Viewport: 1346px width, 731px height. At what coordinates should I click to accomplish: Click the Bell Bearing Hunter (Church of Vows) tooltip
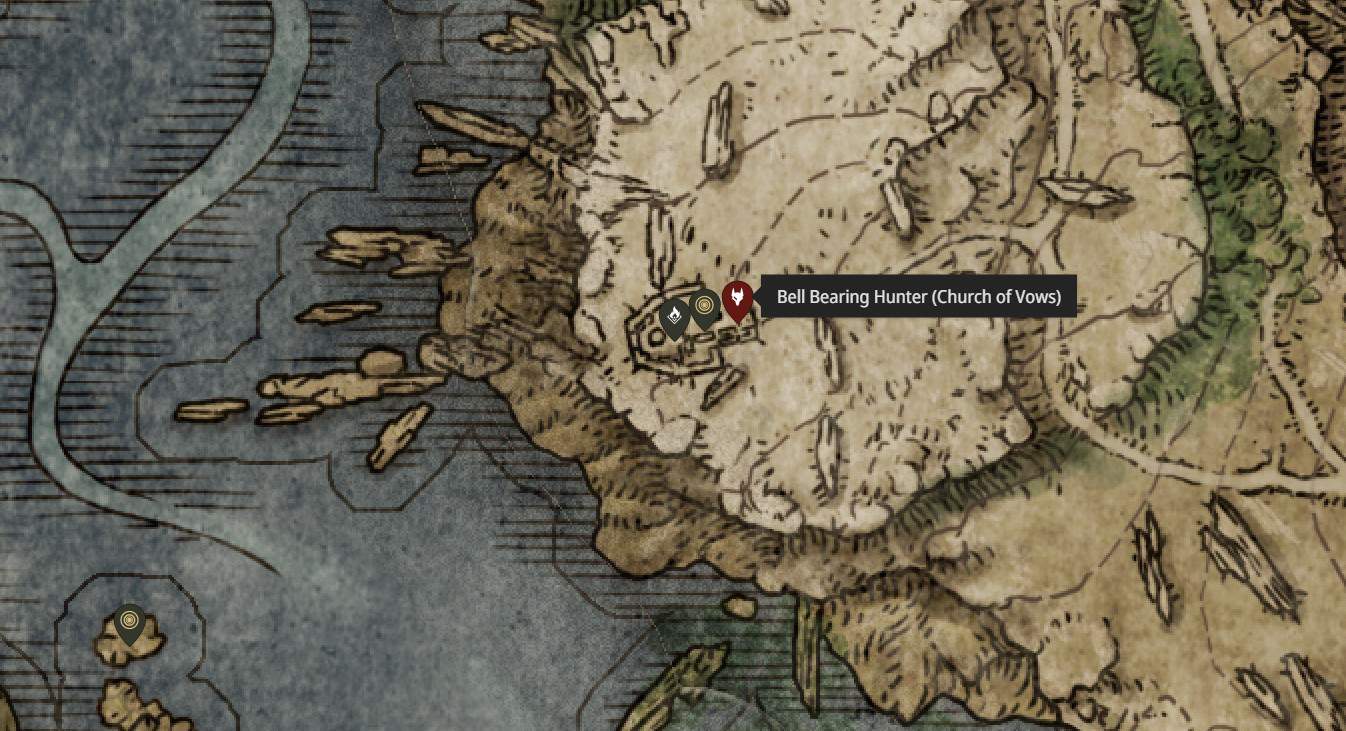[918, 297]
